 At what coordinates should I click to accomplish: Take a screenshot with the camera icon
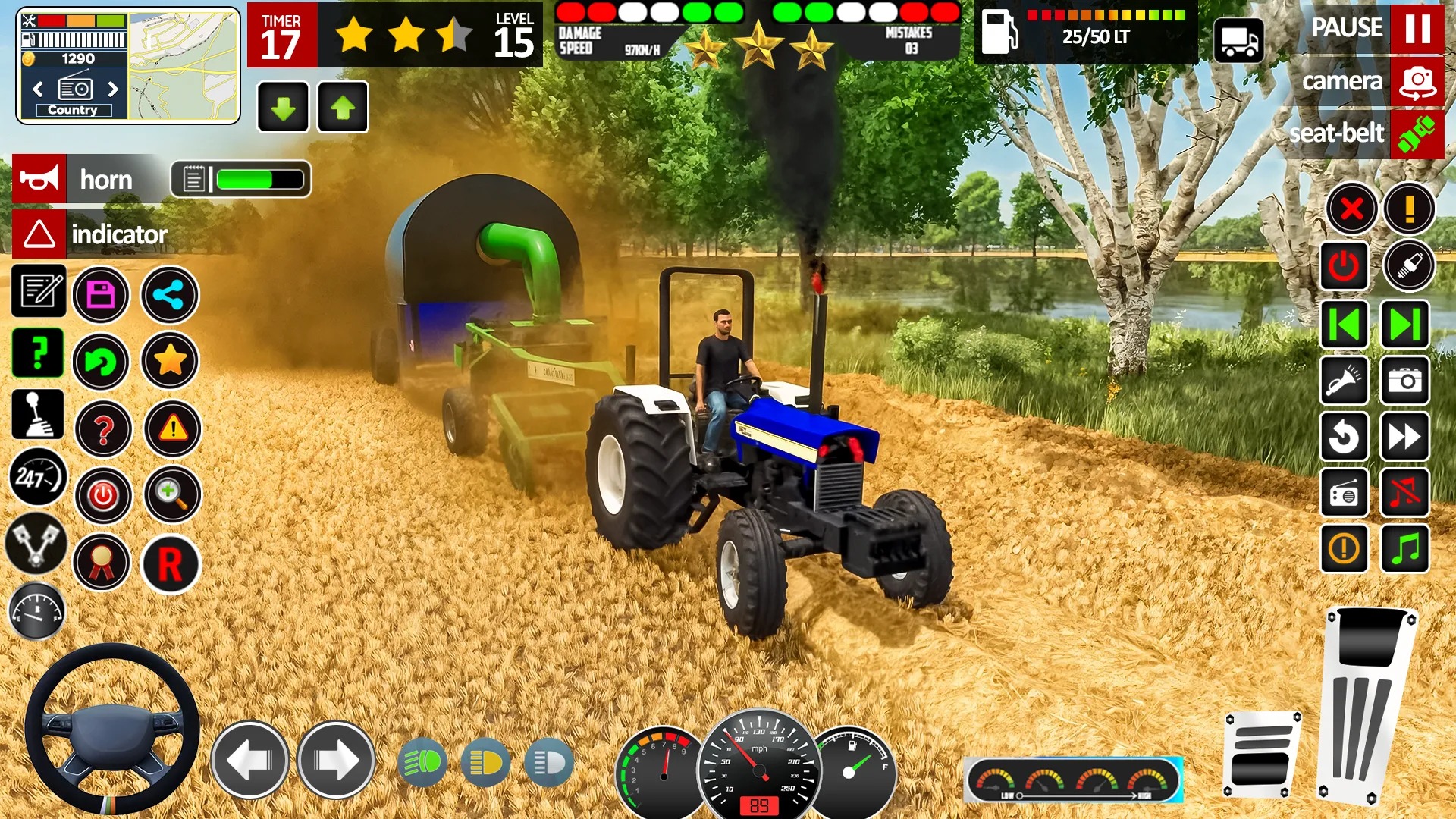tap(1405, 381)
